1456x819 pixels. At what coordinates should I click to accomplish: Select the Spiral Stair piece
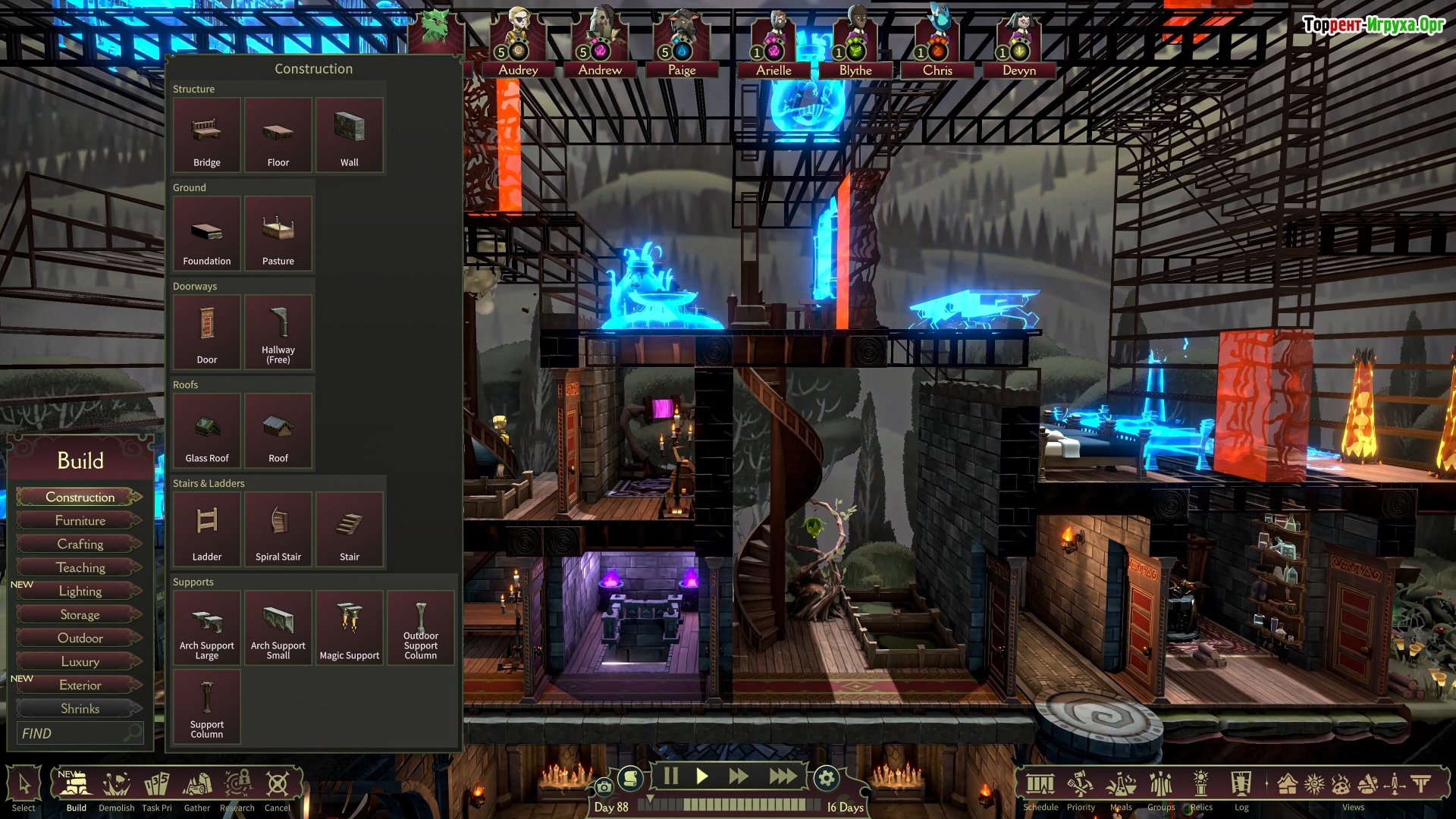pyautogui.click(x=278, y=529)
